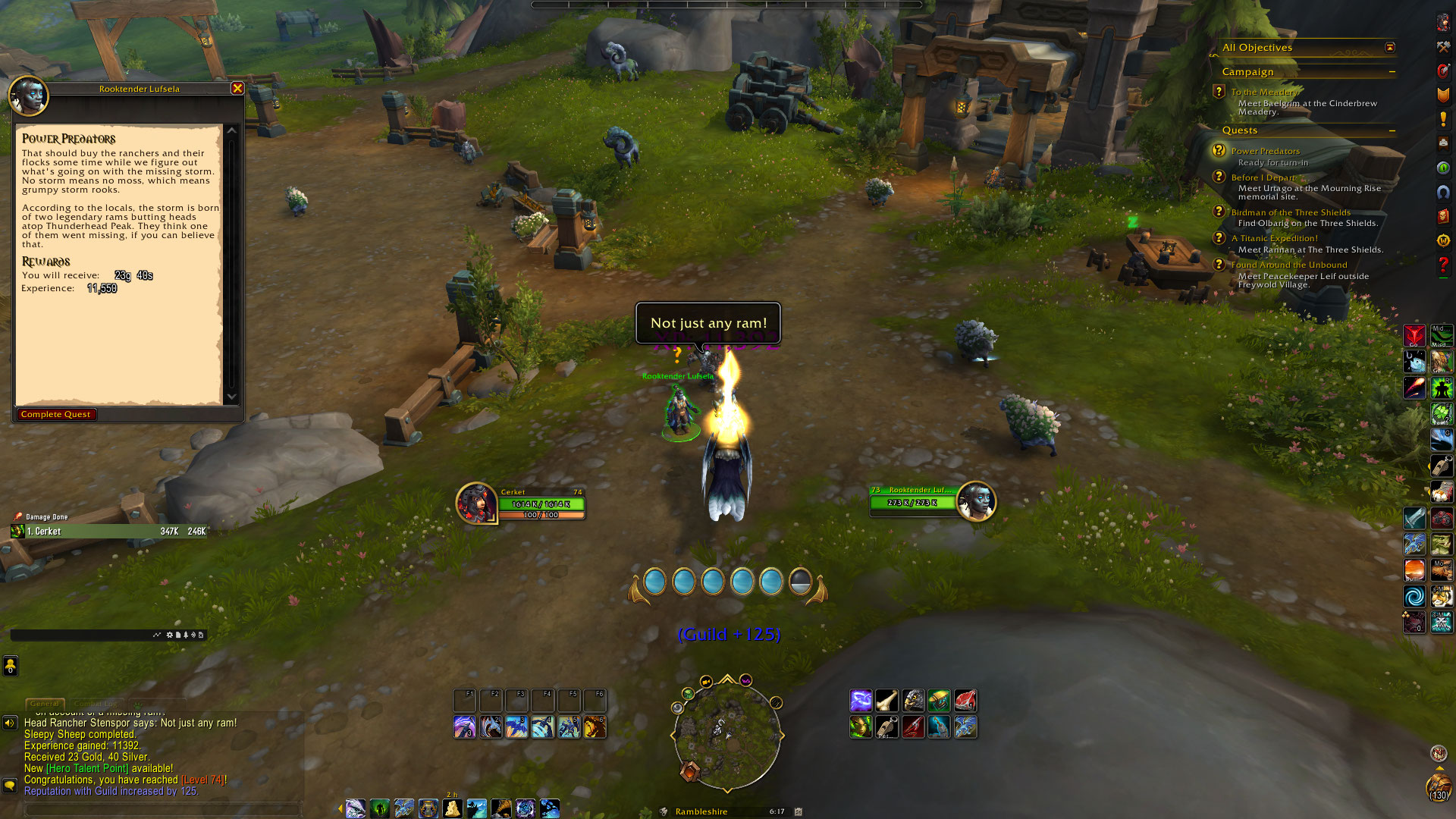Close the Rooktender Lufsela quest window
Image resolution: width=1456 pixels, height=819 pixels.
pyautogui.click(x=237, y=89)
